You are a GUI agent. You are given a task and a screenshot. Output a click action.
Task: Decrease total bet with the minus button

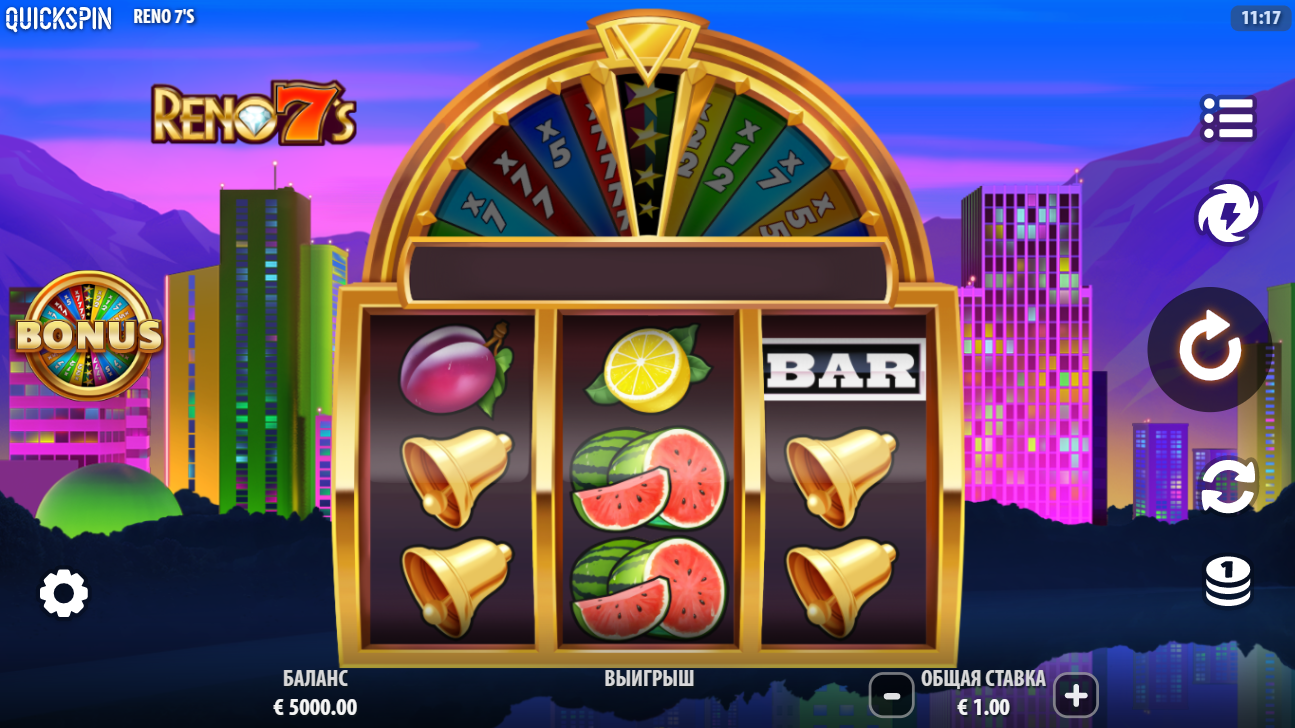891,695
